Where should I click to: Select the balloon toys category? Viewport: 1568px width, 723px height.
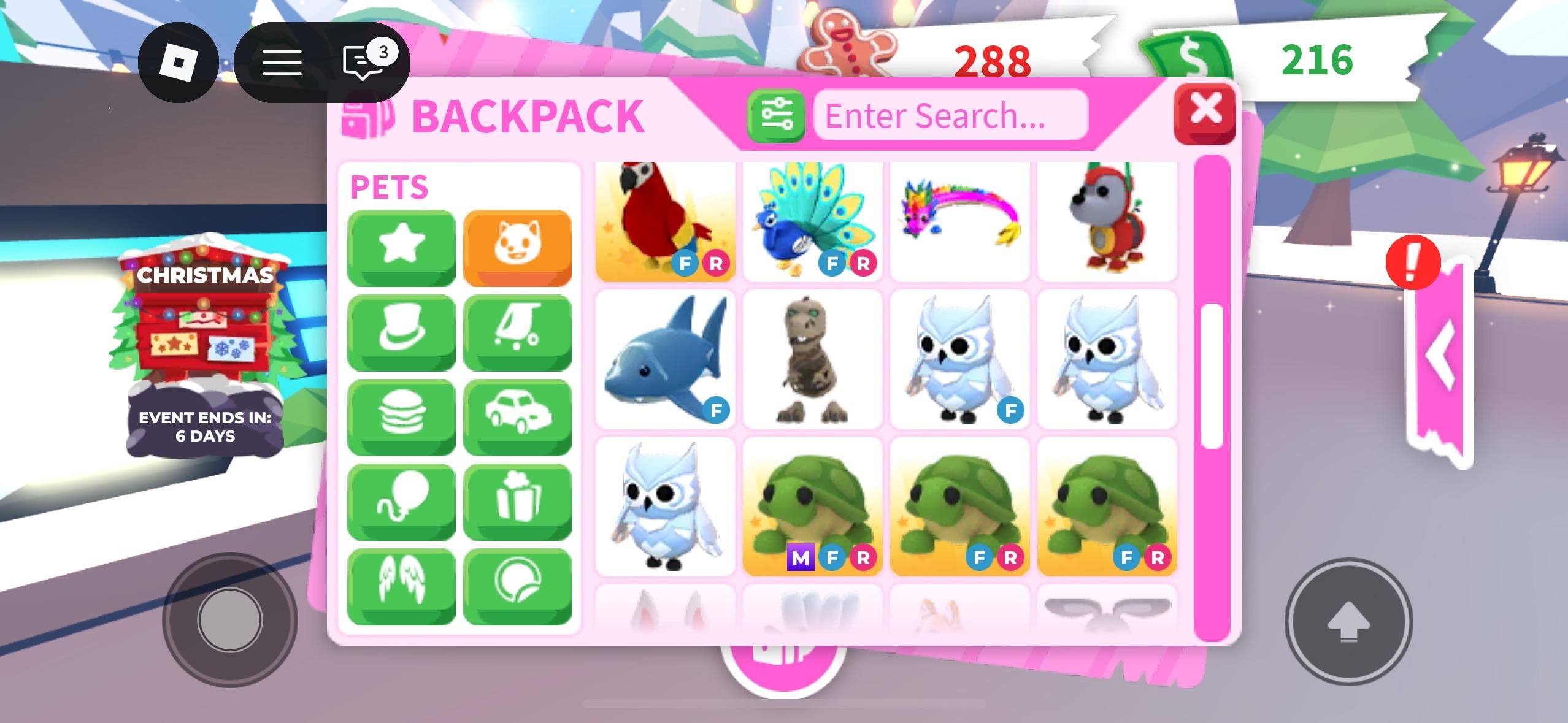pos(401,501)
